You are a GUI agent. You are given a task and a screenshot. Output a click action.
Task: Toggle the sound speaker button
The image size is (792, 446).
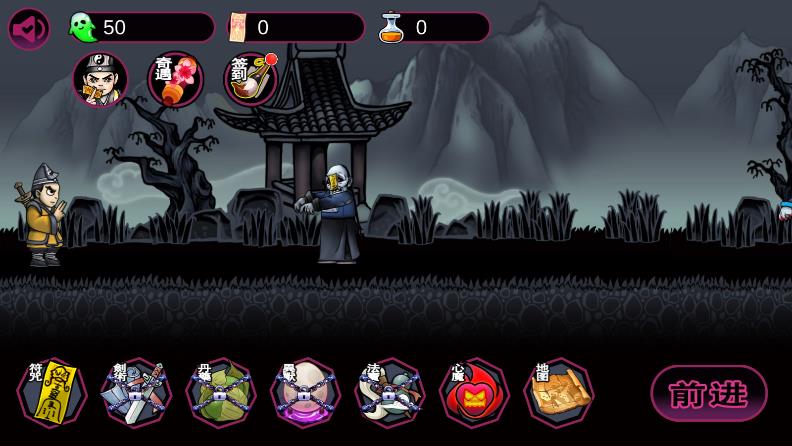pos(29,29)
